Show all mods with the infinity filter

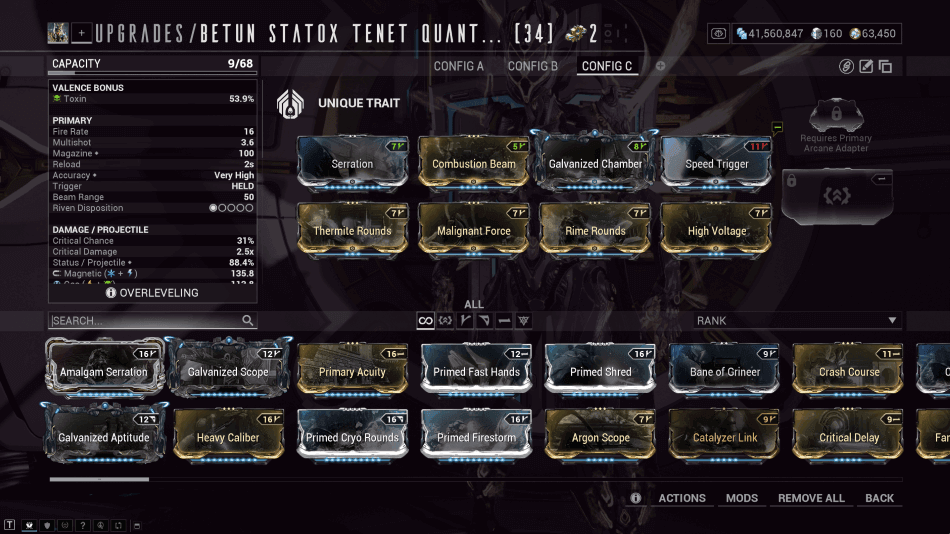click(x=426, y=321)
